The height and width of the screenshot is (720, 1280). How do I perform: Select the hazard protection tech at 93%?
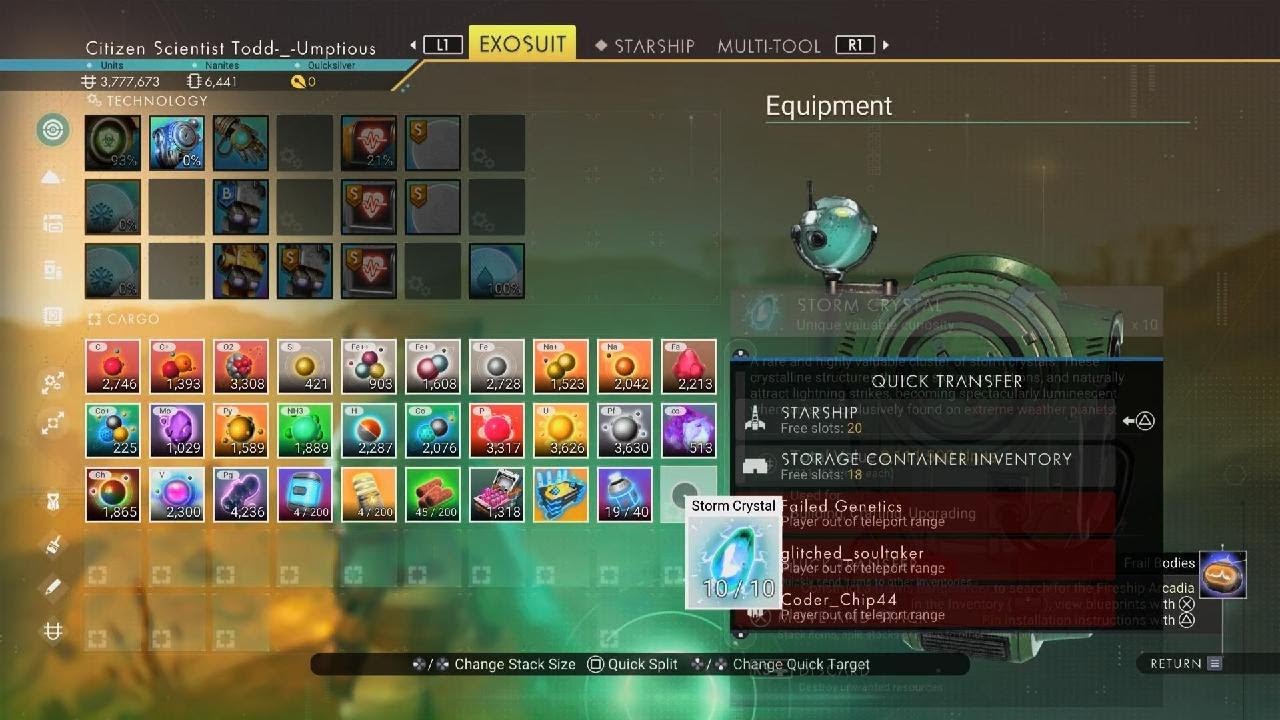[x=113, y=143]
